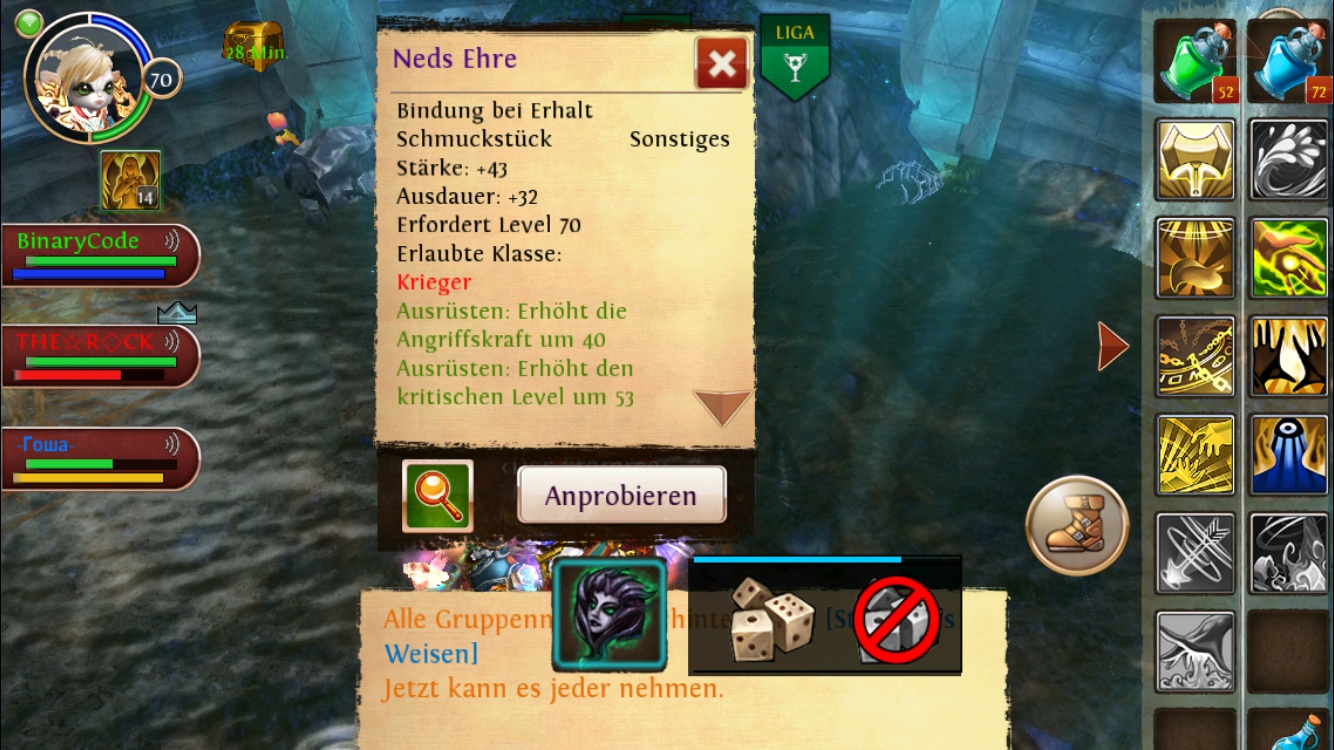
Task: Activate the golden axe skill
Action: pyautogui.click(x=1195, y=160)
